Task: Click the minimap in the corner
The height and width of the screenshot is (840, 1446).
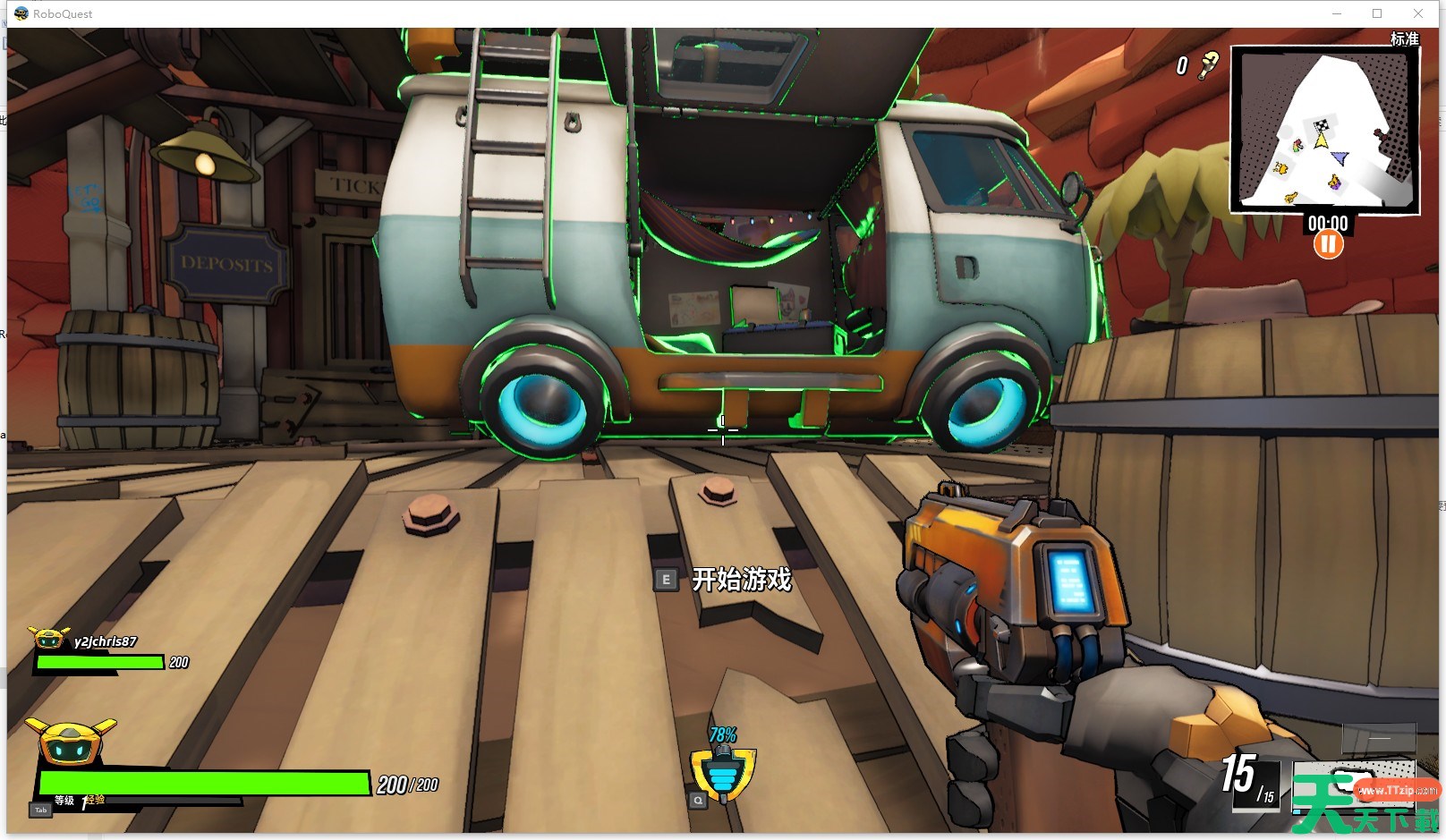Action: 1324,130
